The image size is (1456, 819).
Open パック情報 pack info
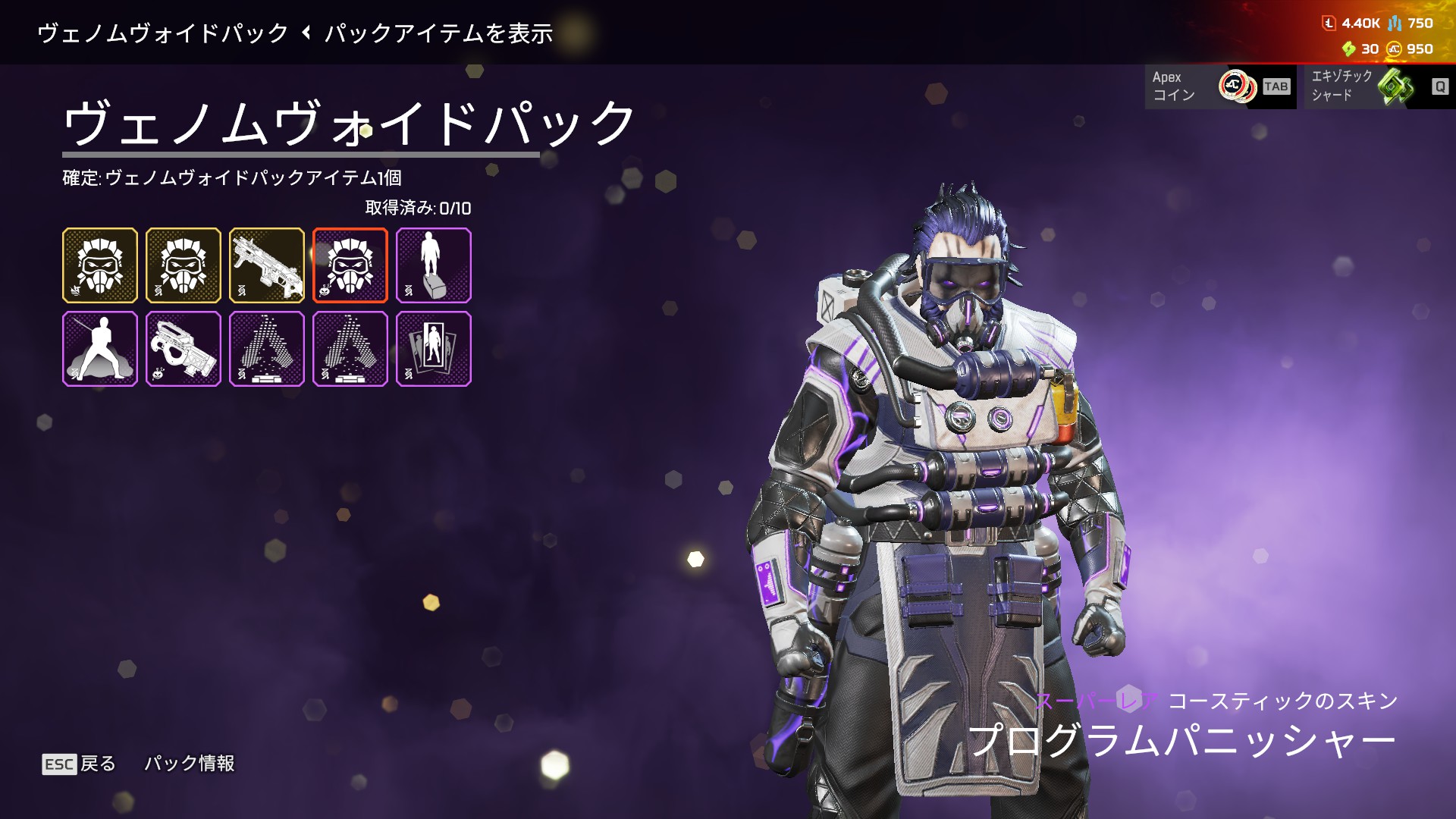[x=190, y=764]
